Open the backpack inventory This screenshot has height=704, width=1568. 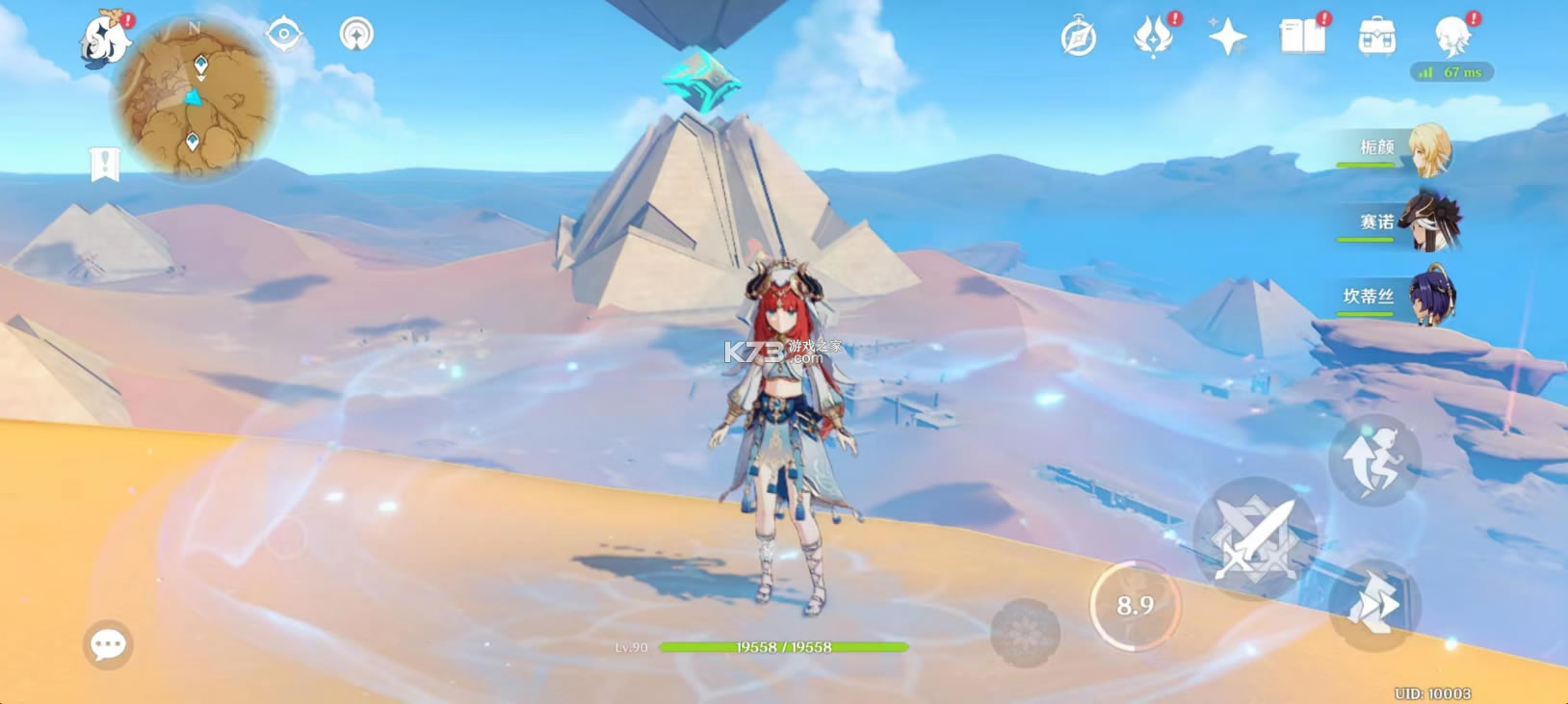pyautogui.click(x=1376, y=39)
